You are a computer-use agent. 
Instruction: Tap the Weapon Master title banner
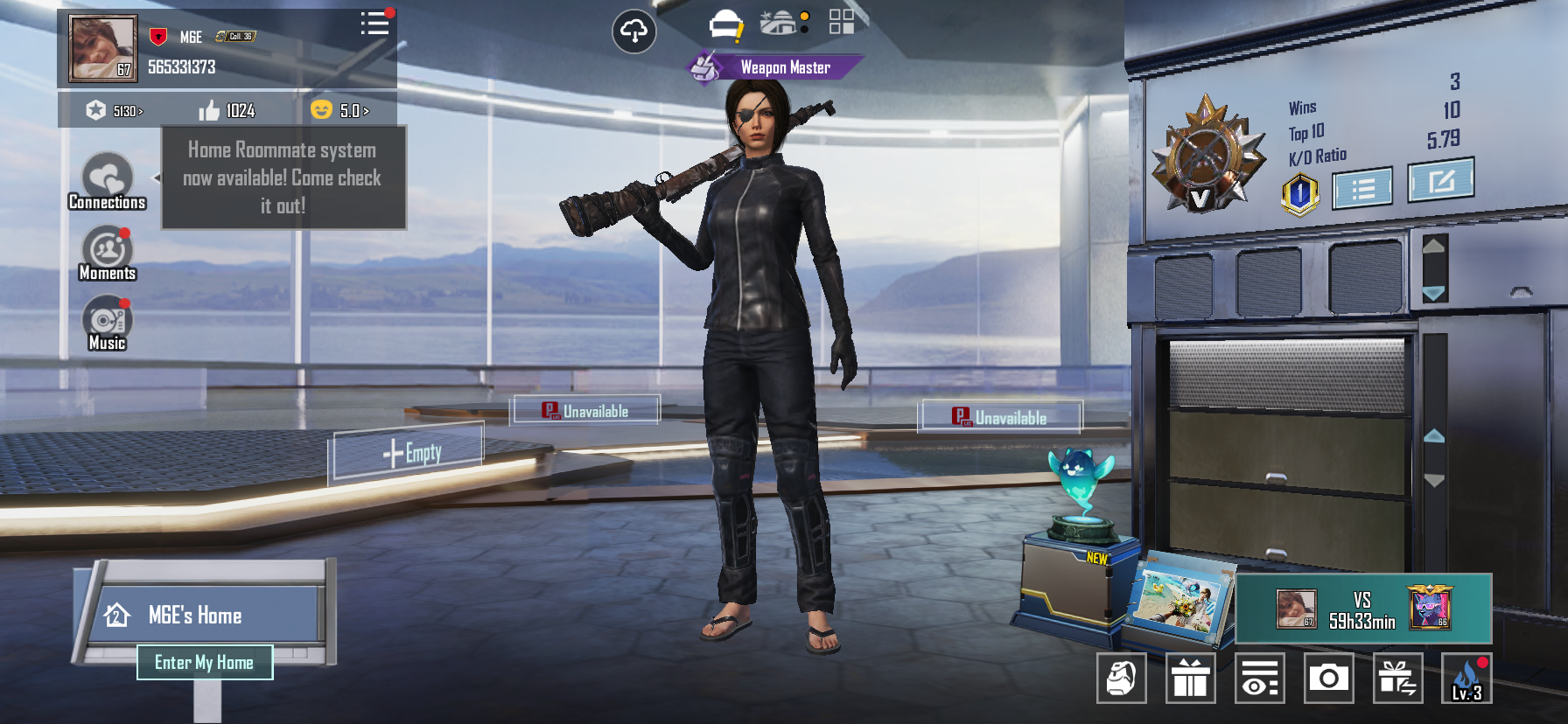coord(775,67)
